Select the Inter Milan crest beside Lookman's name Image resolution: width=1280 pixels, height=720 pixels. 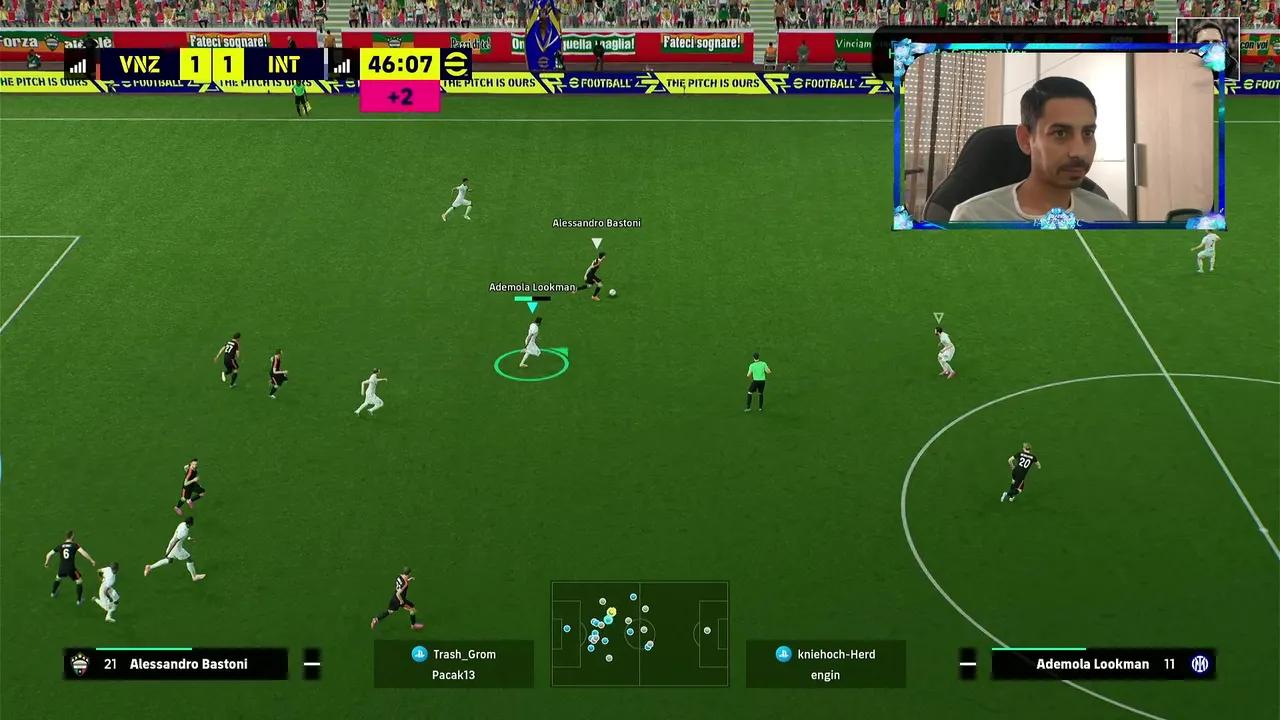click(1198, 663)
